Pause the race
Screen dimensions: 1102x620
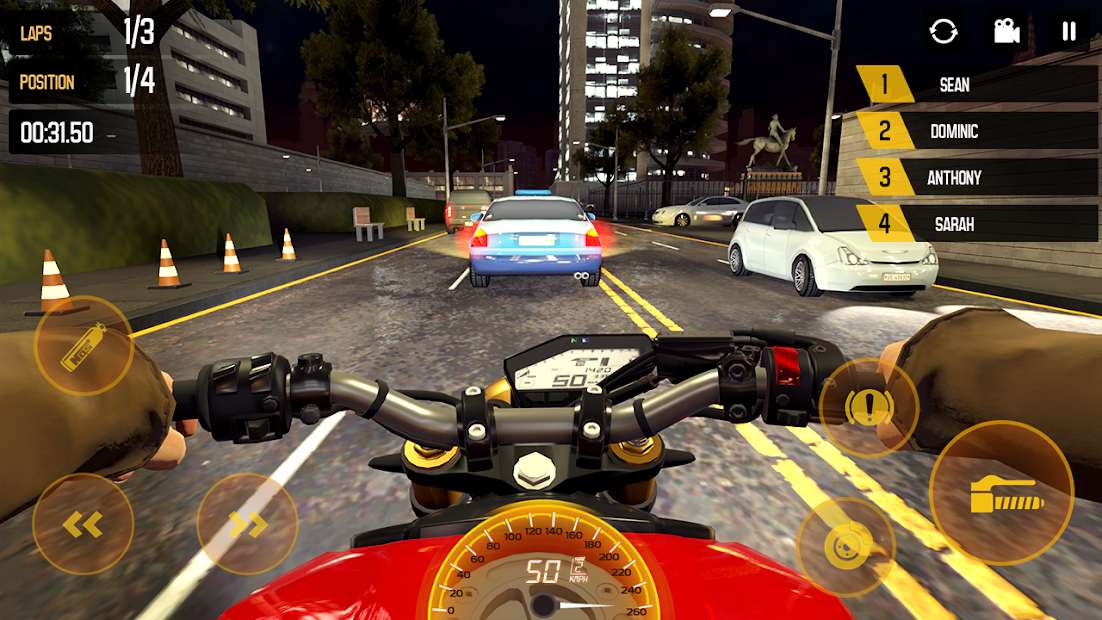point(1069,31)
